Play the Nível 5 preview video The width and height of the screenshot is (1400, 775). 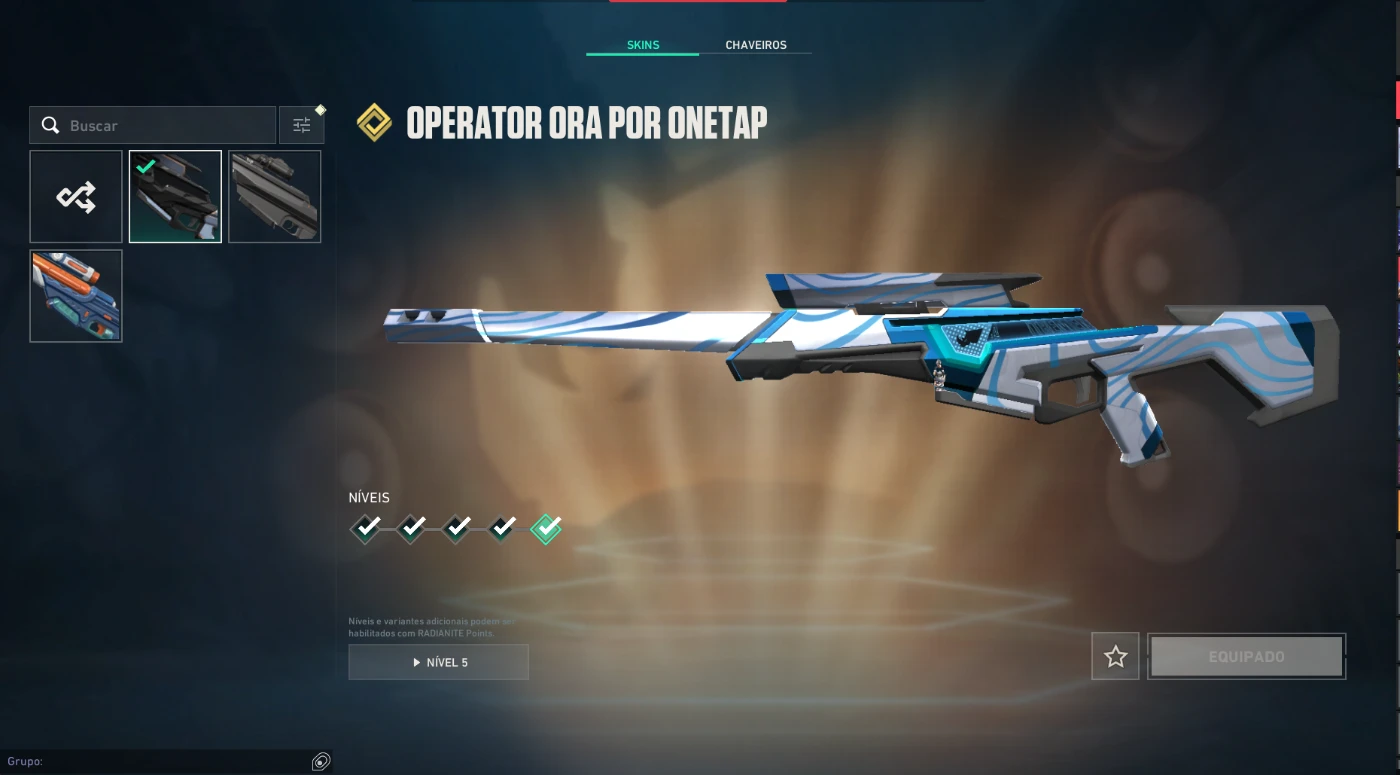[438, 662]
